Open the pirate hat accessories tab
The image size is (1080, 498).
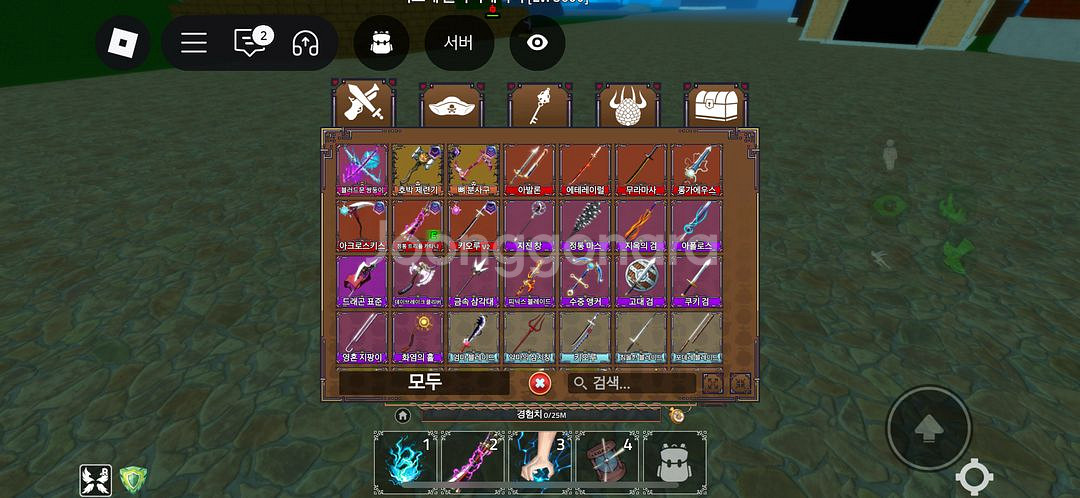[452, 105]
